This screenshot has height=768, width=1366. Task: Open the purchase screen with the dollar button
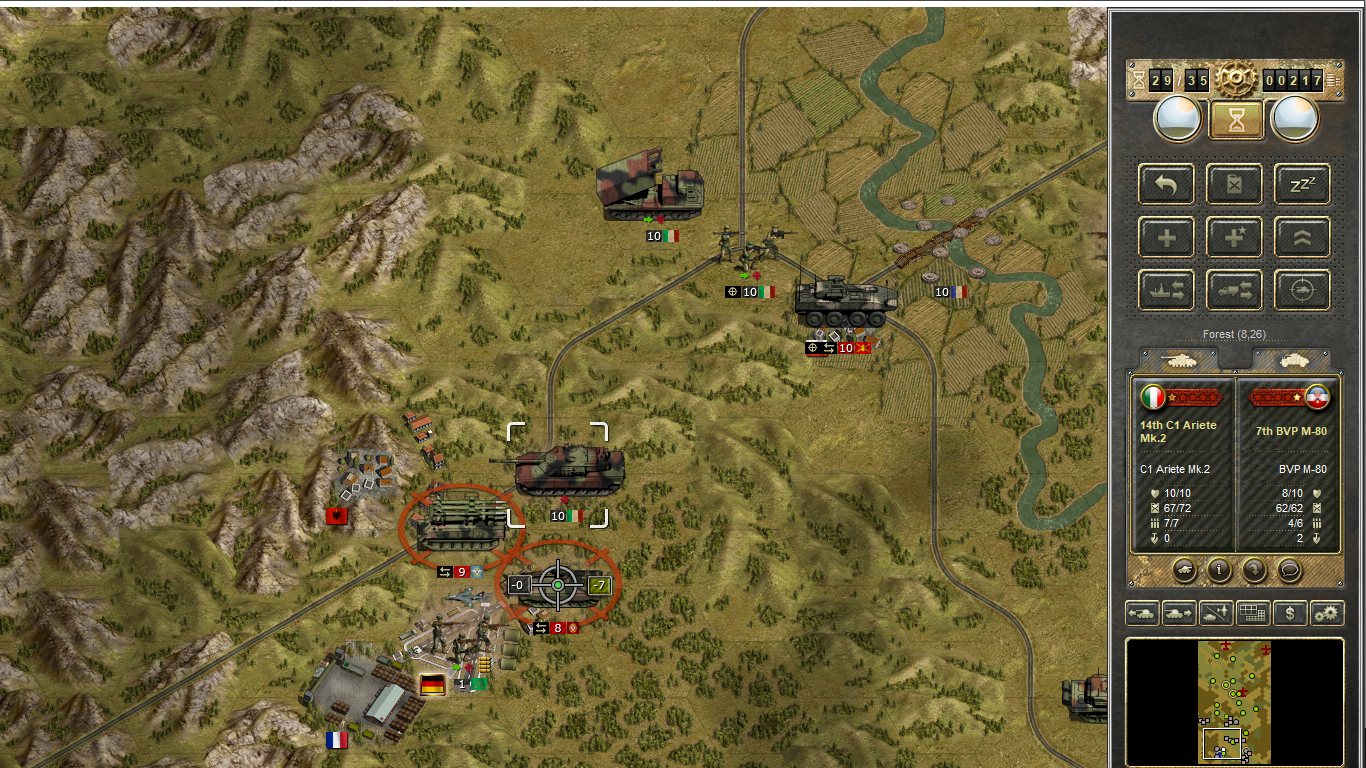[1290, 613]
